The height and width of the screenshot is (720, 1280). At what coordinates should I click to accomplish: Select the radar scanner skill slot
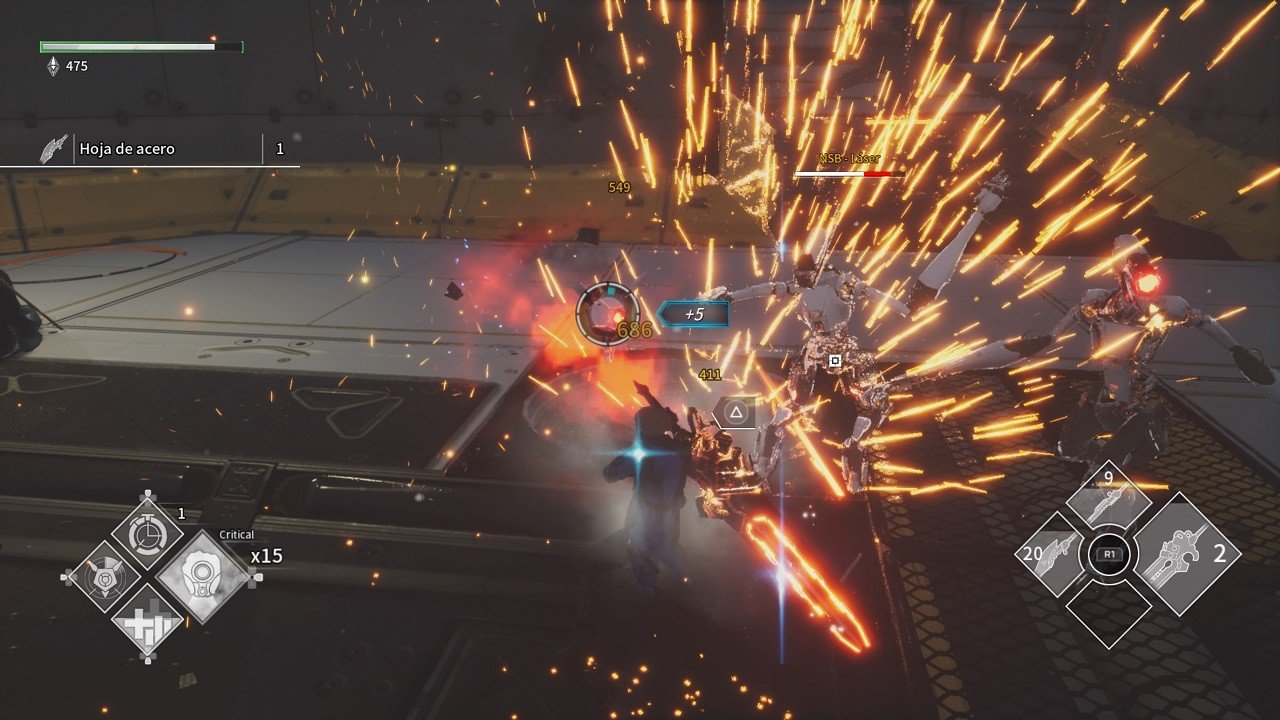(x=103, y=577)
